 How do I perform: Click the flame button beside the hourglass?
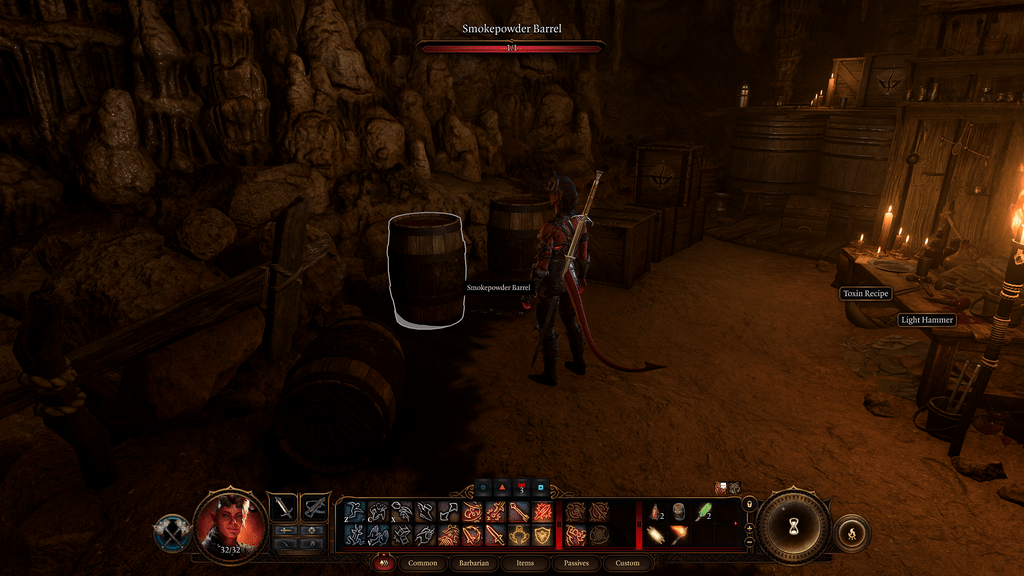tap(851, 533)
